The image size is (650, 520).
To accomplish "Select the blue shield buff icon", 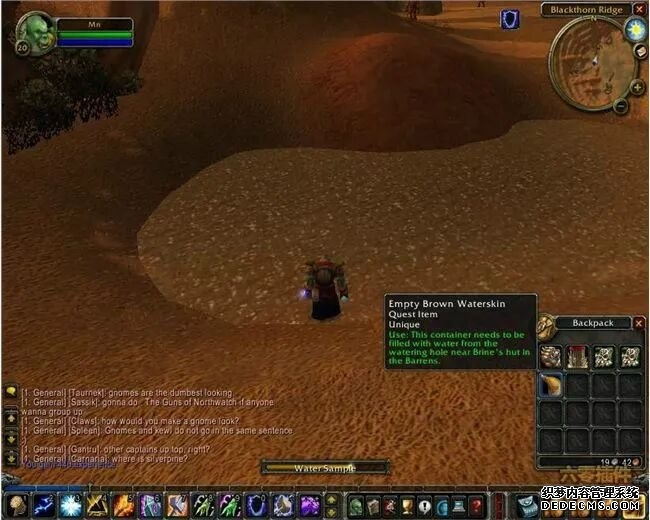I will tap(510, 19).
